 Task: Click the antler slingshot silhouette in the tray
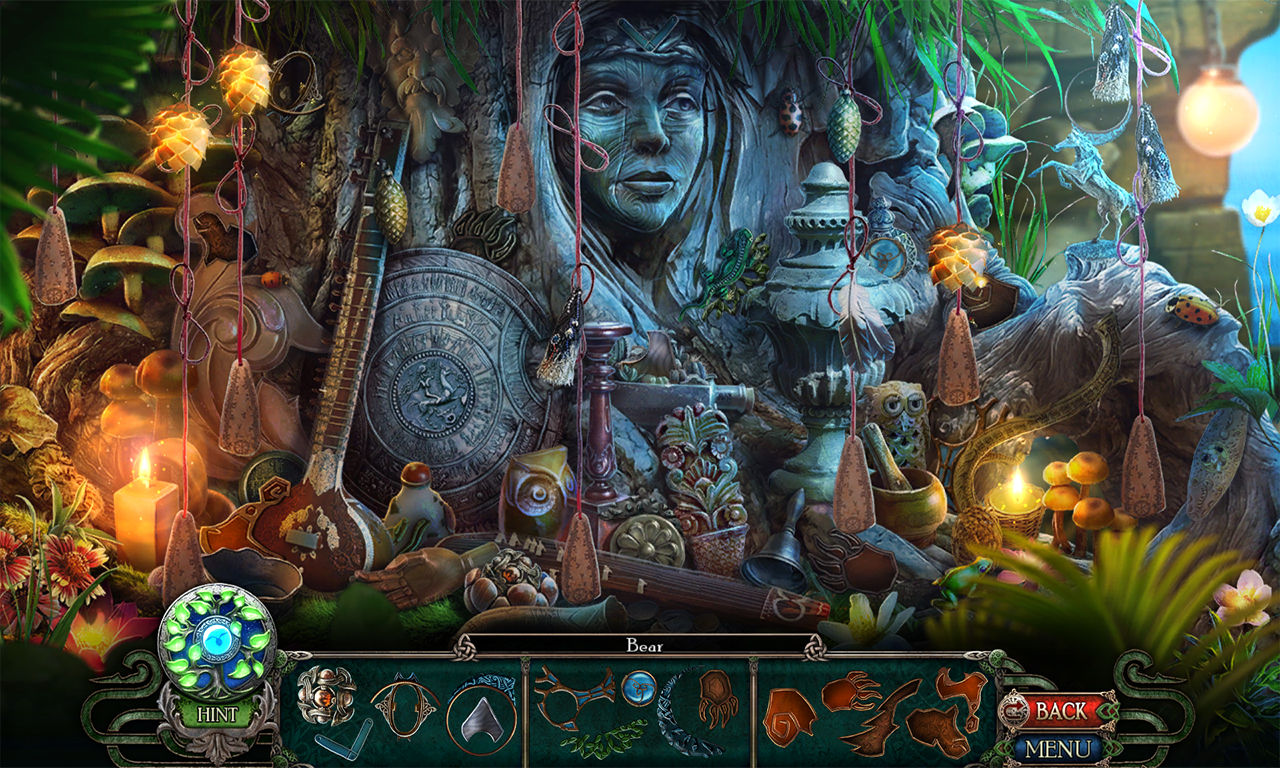click(574, 697)
